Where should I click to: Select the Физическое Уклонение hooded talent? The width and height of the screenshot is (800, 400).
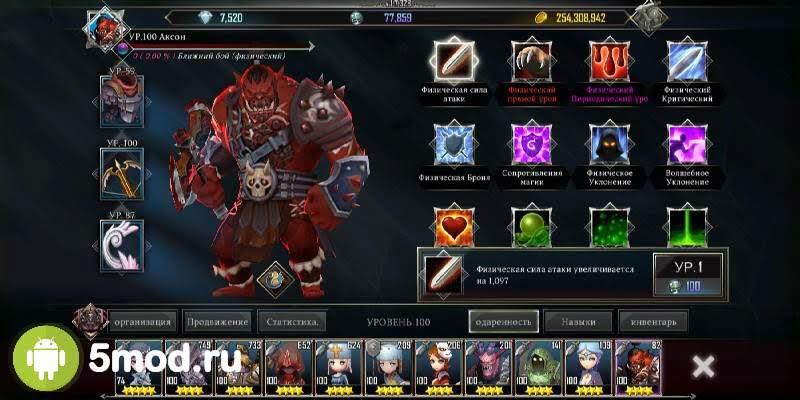point(609,144)
